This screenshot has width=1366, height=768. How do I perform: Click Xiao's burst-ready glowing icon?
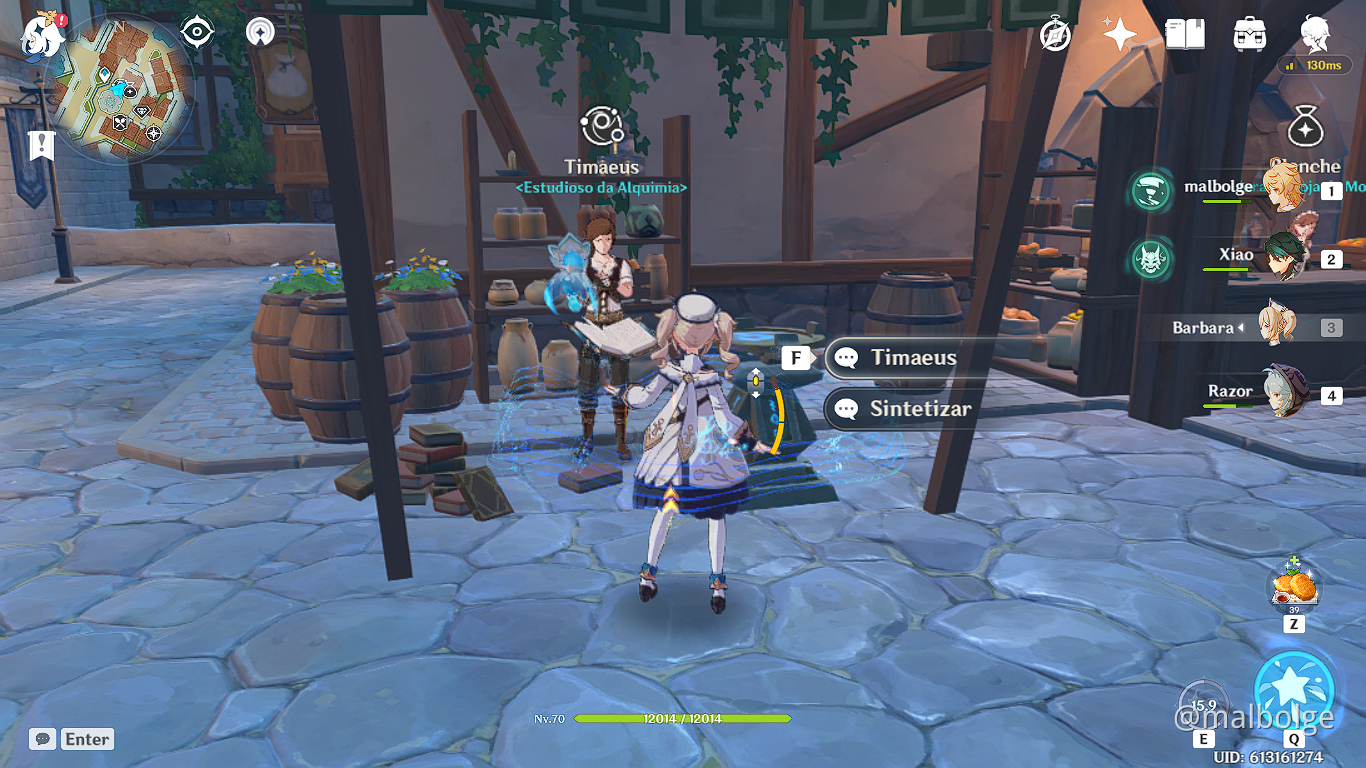pyautogui.click(x=1150, y=258)
